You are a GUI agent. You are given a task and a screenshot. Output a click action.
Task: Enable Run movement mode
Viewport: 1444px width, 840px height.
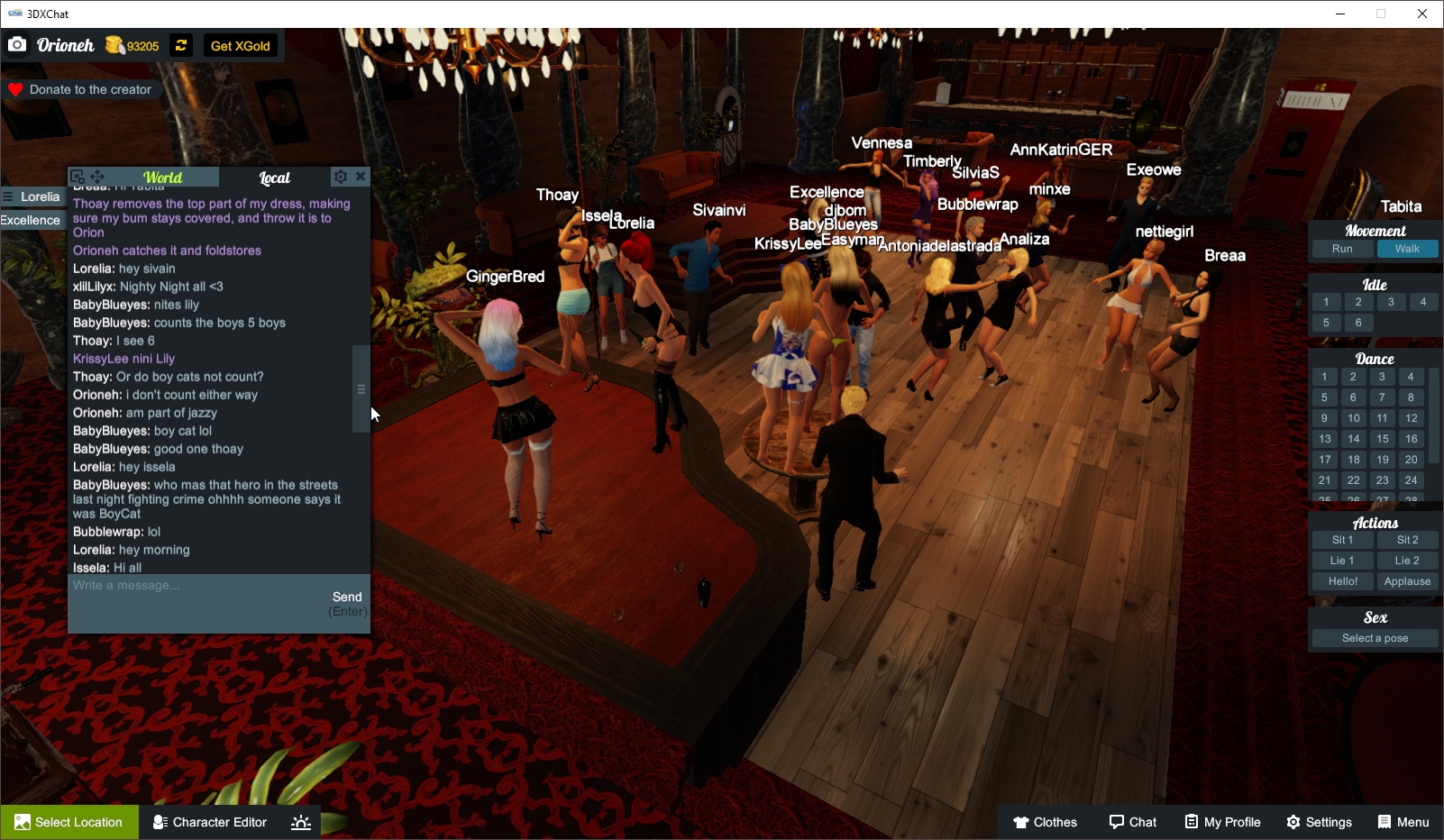(1342, 249)
